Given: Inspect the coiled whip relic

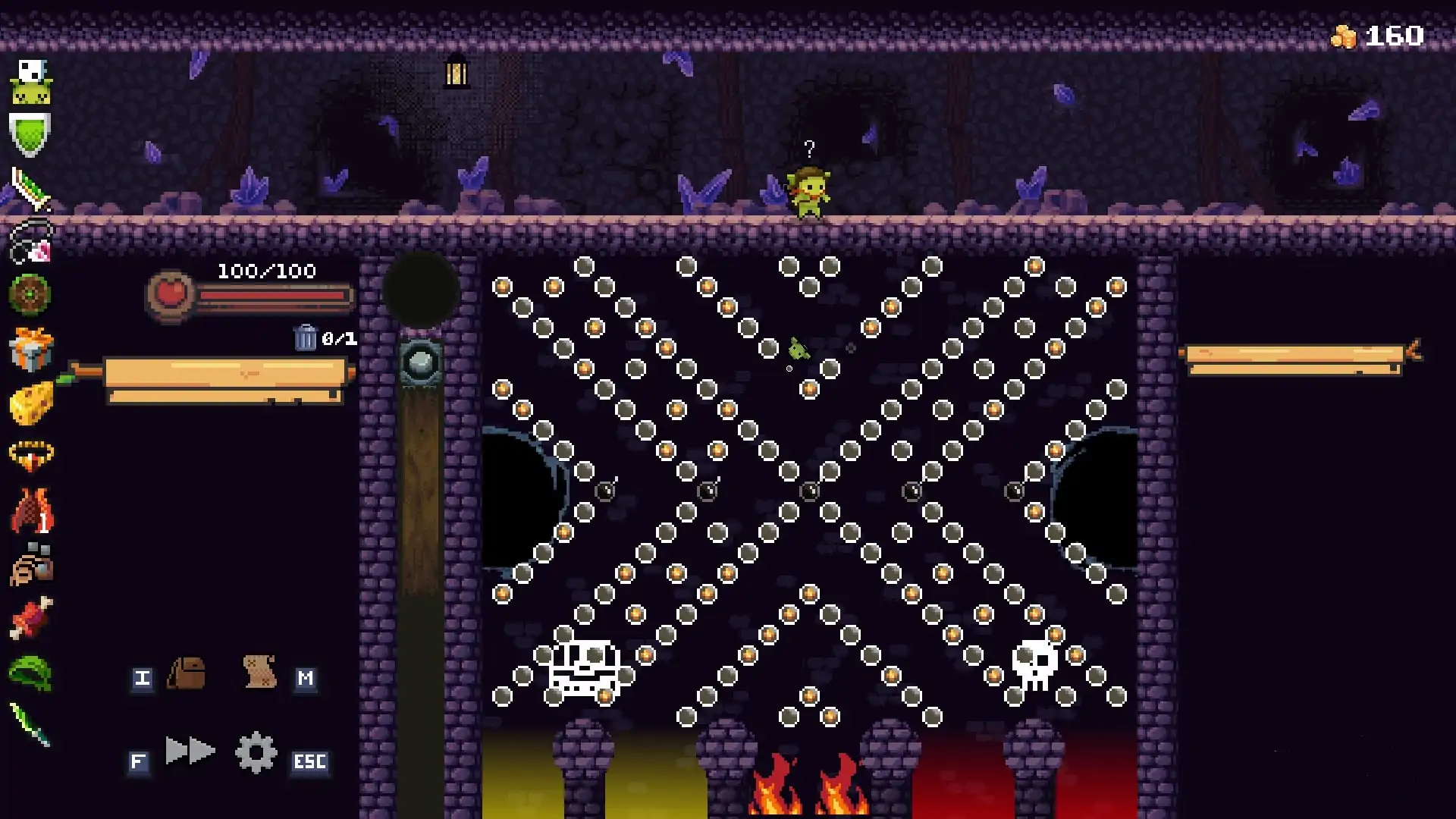Looking at the screenshot, I should (x=31, y=242).
